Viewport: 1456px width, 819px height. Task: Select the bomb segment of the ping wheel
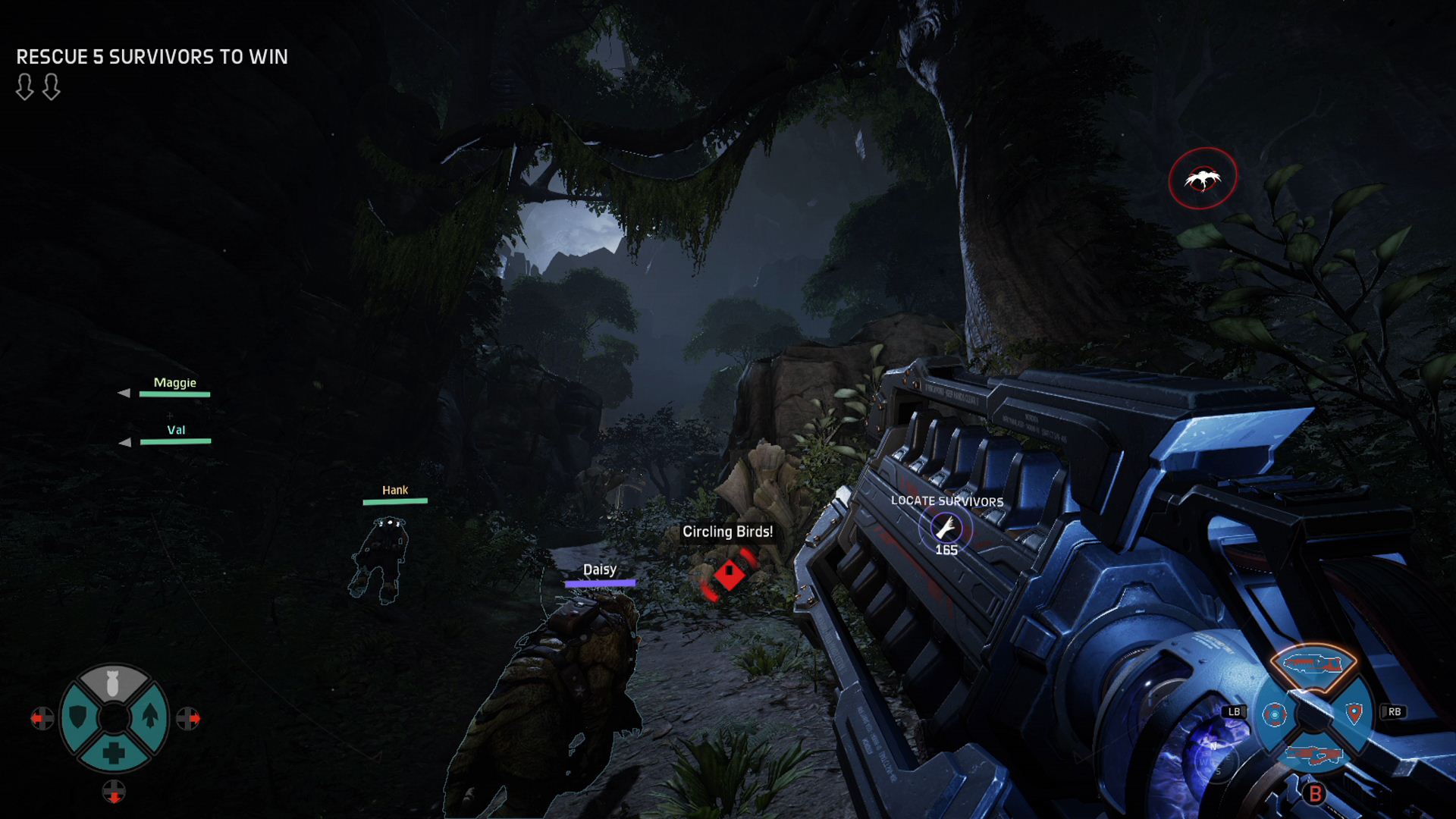(113, 683)
